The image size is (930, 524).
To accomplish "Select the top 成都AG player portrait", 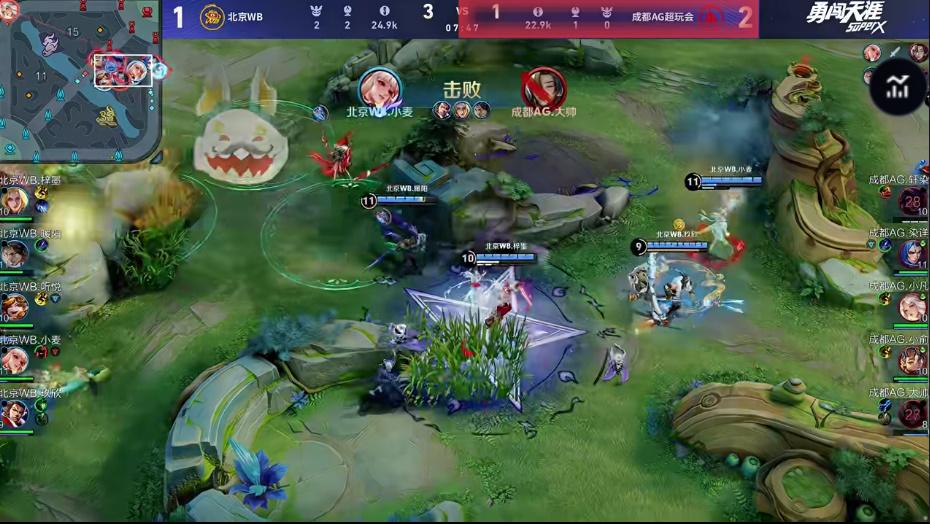I will coord(912,201).
